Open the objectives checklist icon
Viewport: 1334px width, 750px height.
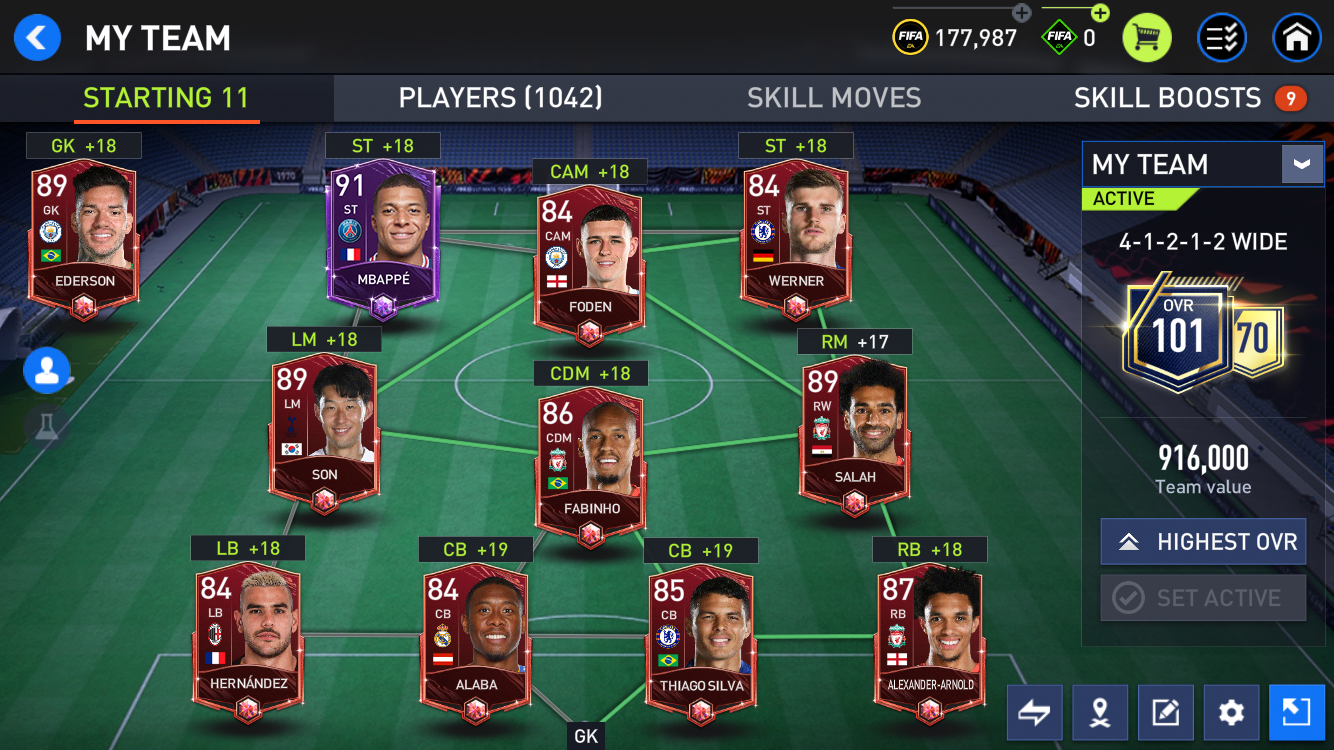tap(1222, 38)
